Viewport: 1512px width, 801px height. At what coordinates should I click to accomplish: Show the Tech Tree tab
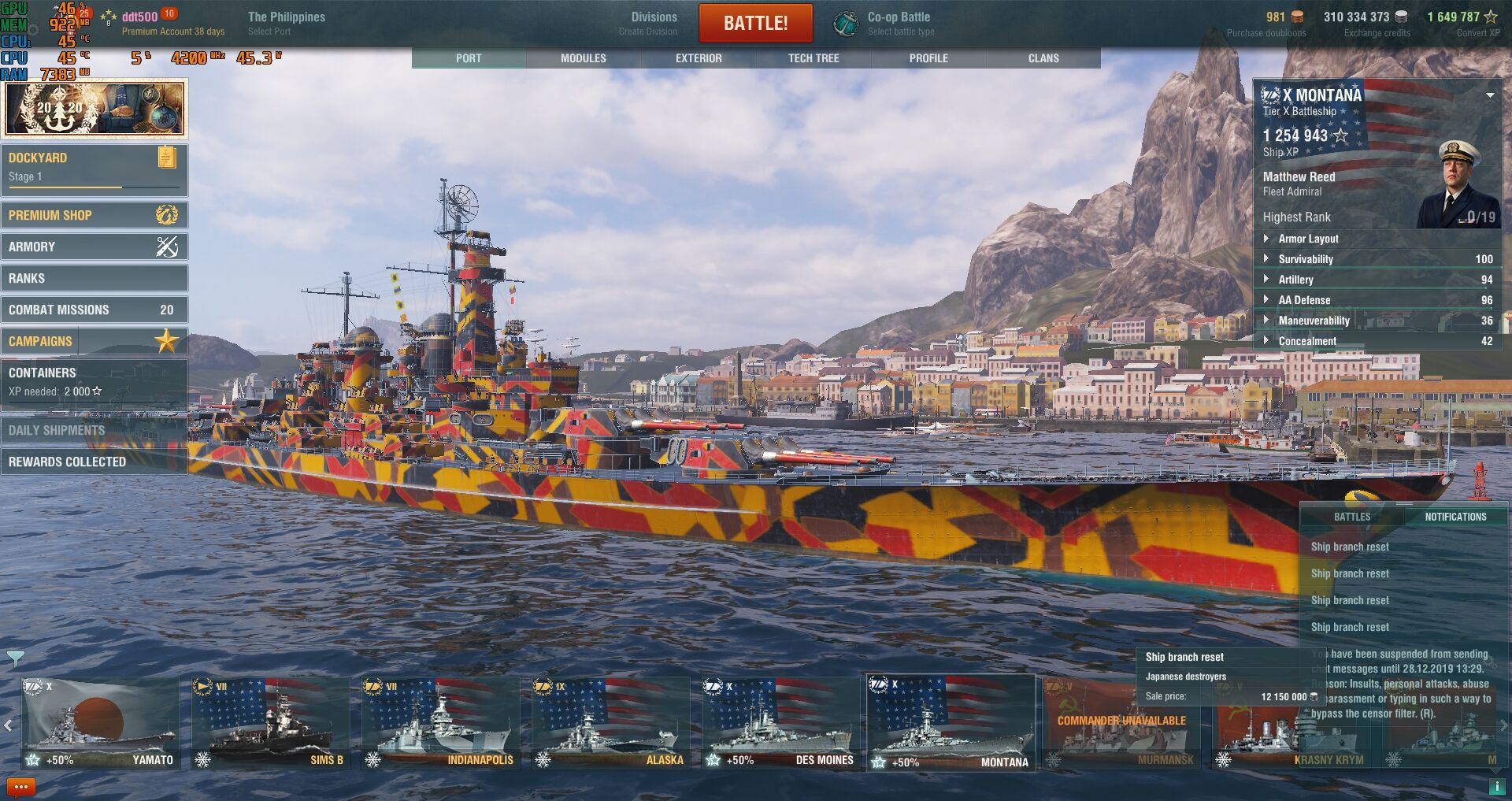pos(813,58)
